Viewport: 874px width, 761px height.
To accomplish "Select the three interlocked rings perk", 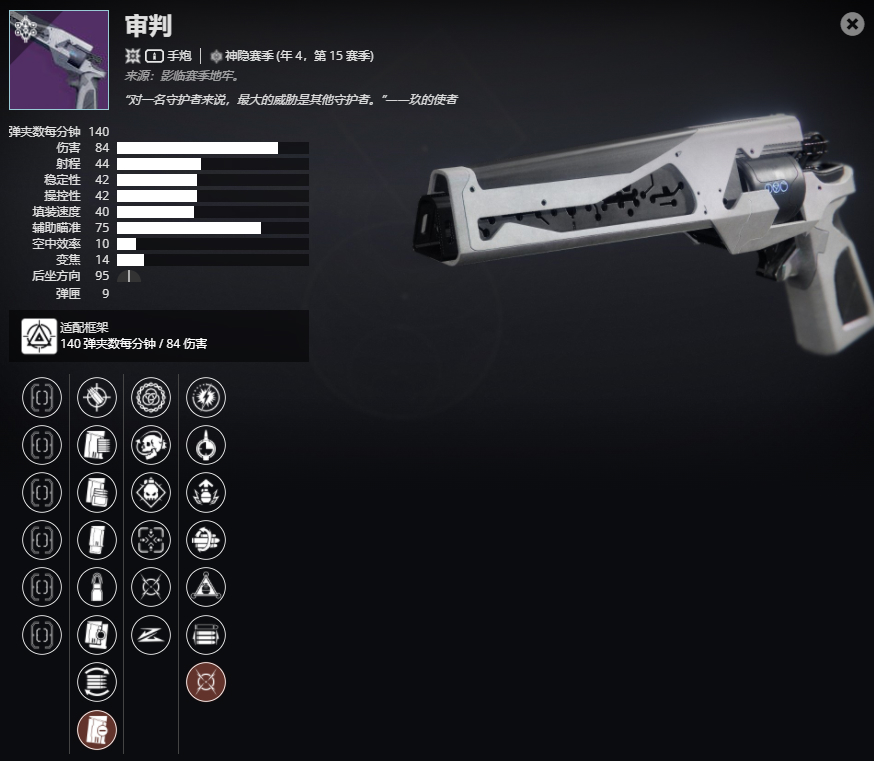I will tap(151, 397).
